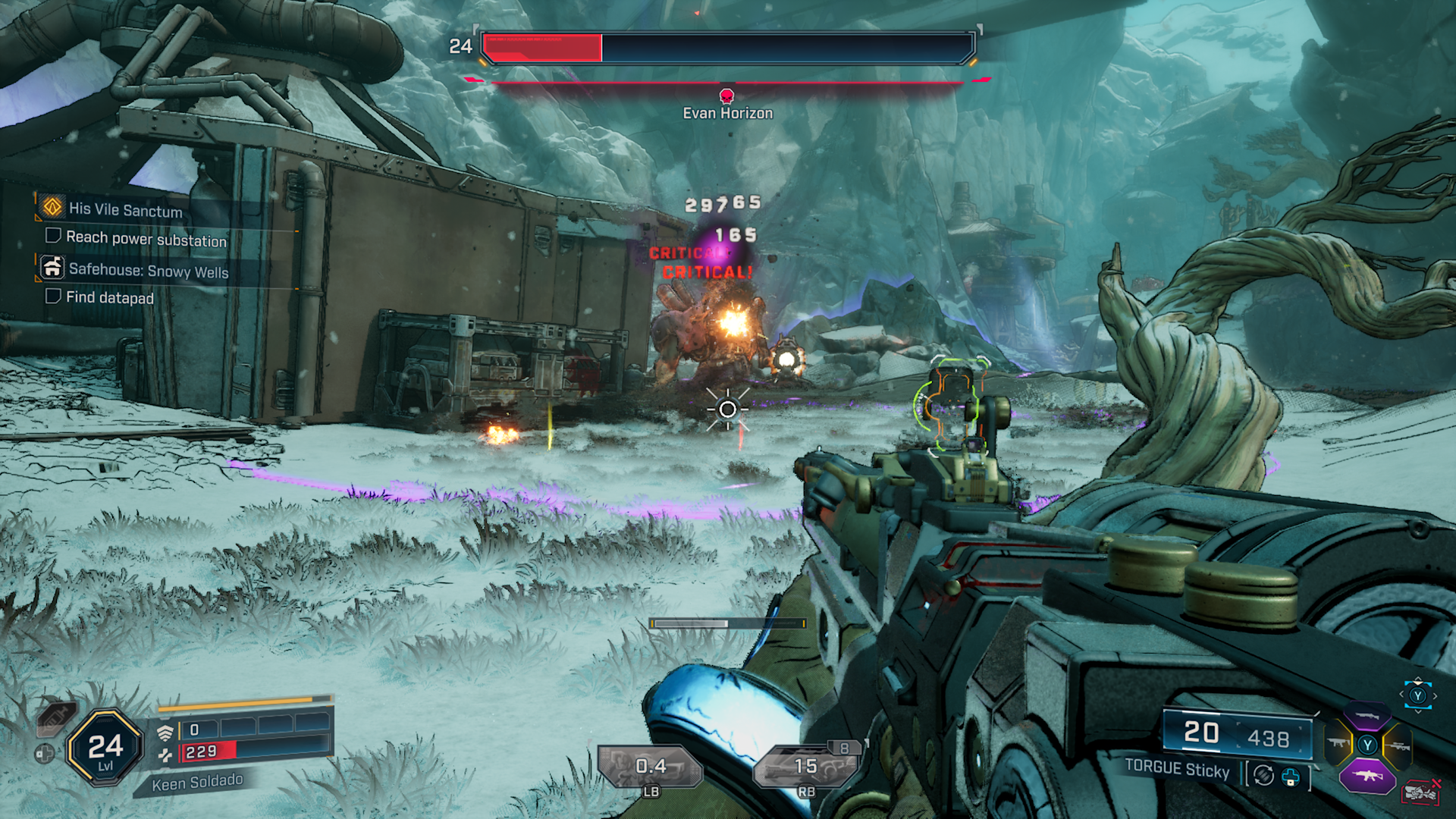Equip the left-side weapon in the wheel

(1338, 744)
